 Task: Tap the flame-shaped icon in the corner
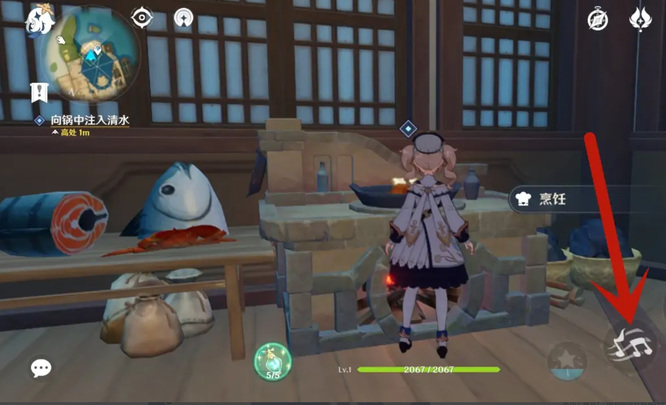coord(640,19)
